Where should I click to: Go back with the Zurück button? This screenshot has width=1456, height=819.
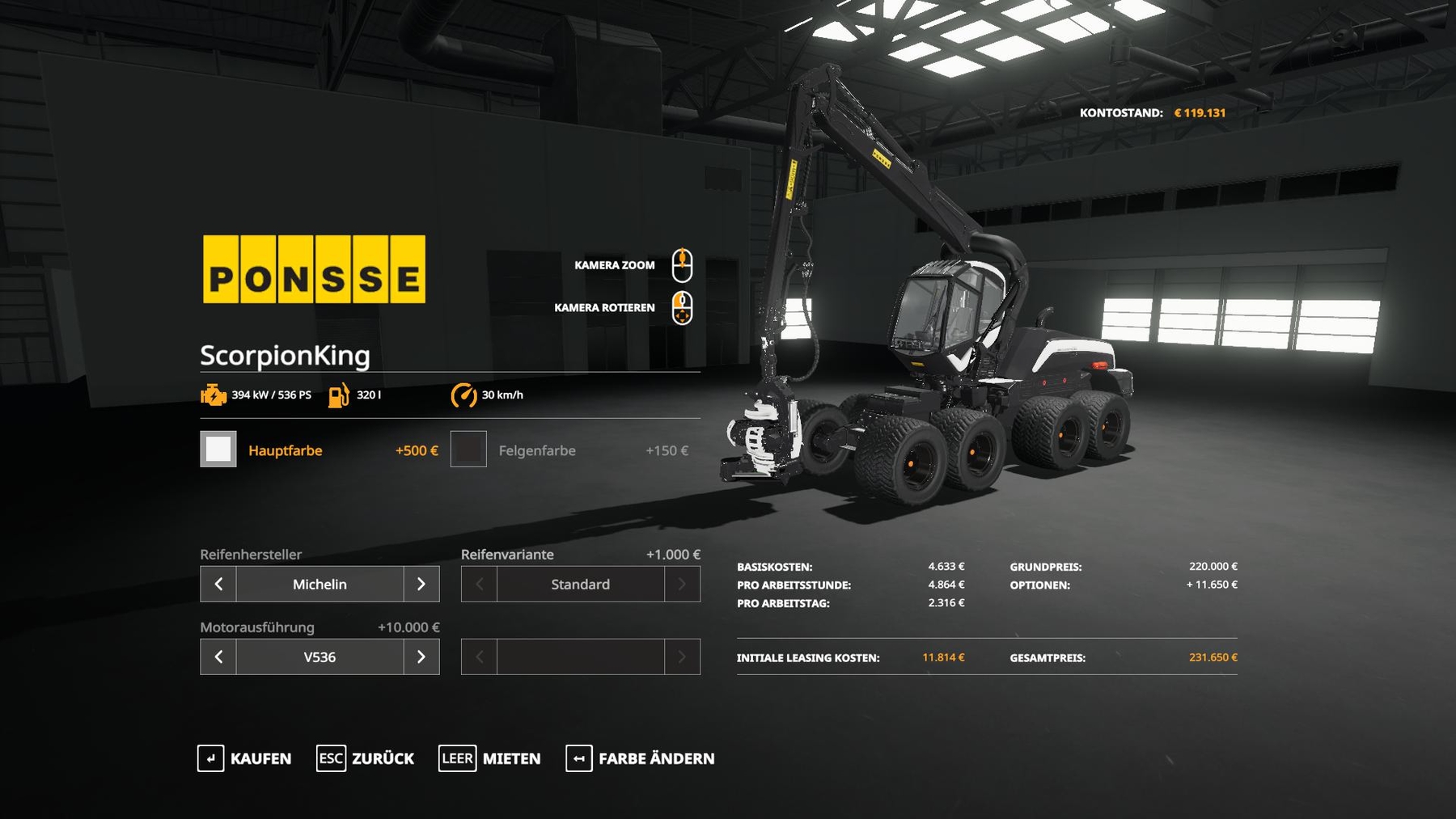pyautogui.click(x=365, y=758)
